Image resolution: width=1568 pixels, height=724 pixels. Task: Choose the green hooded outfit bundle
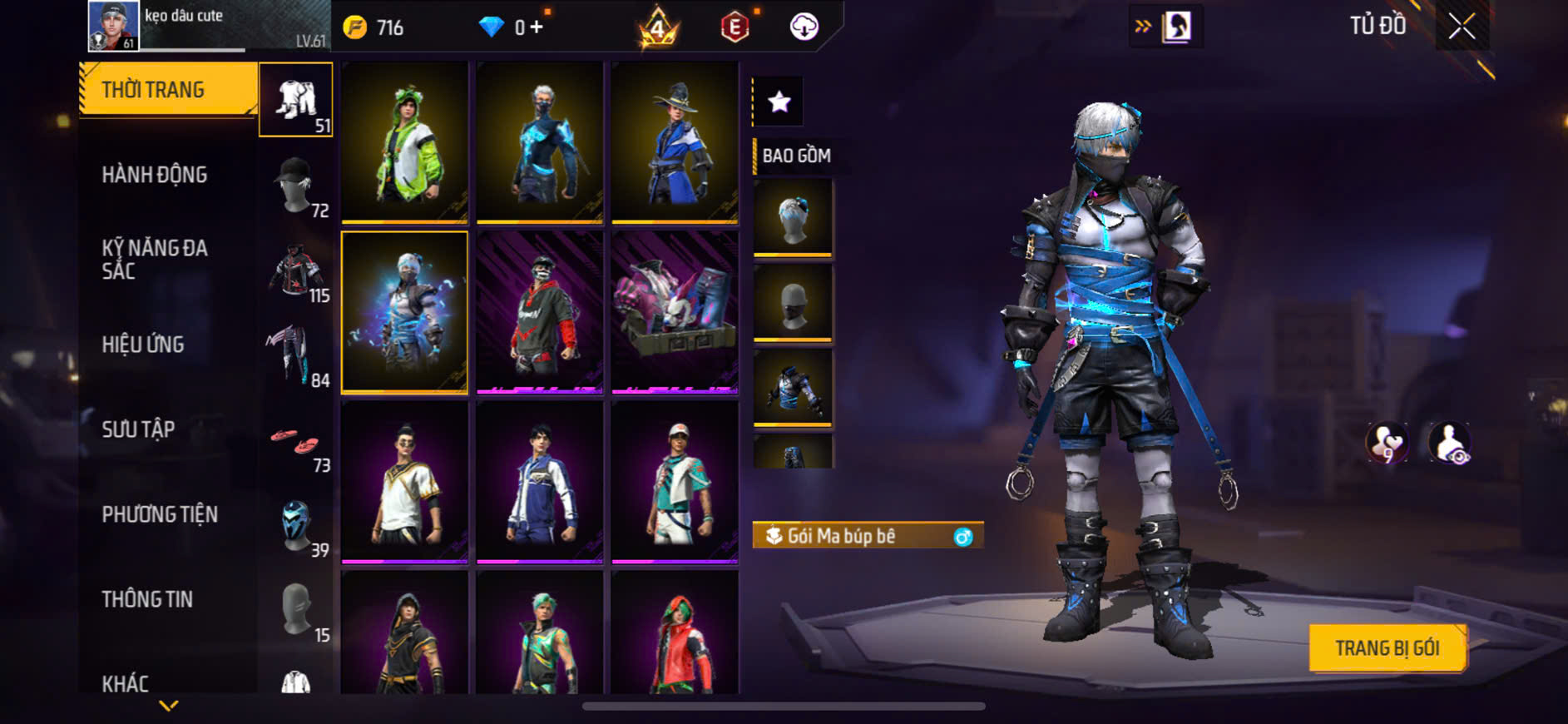coord(405,142)
